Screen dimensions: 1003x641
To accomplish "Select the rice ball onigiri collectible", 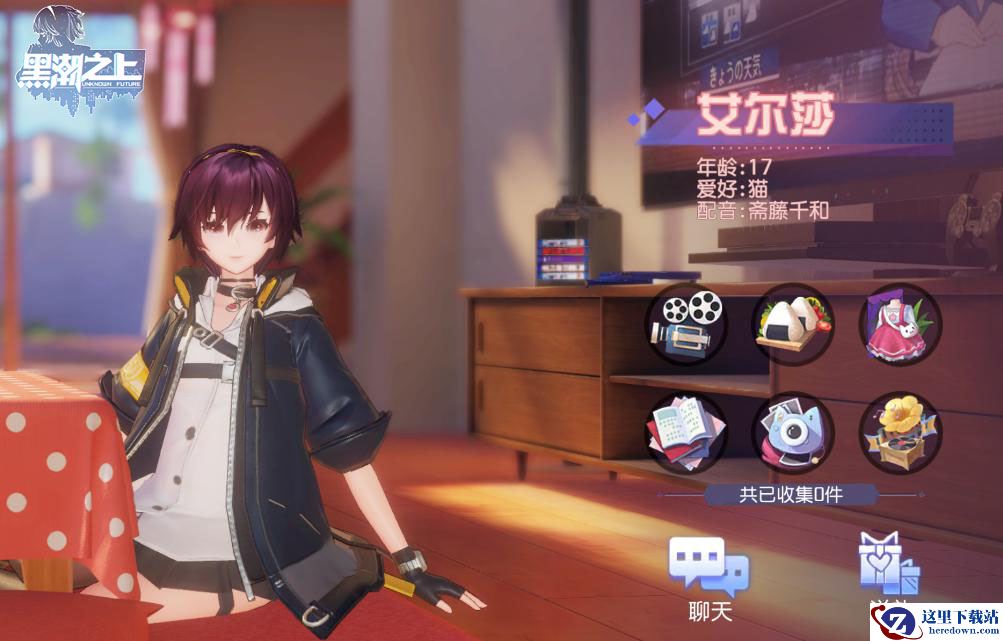I will point(792,324).
